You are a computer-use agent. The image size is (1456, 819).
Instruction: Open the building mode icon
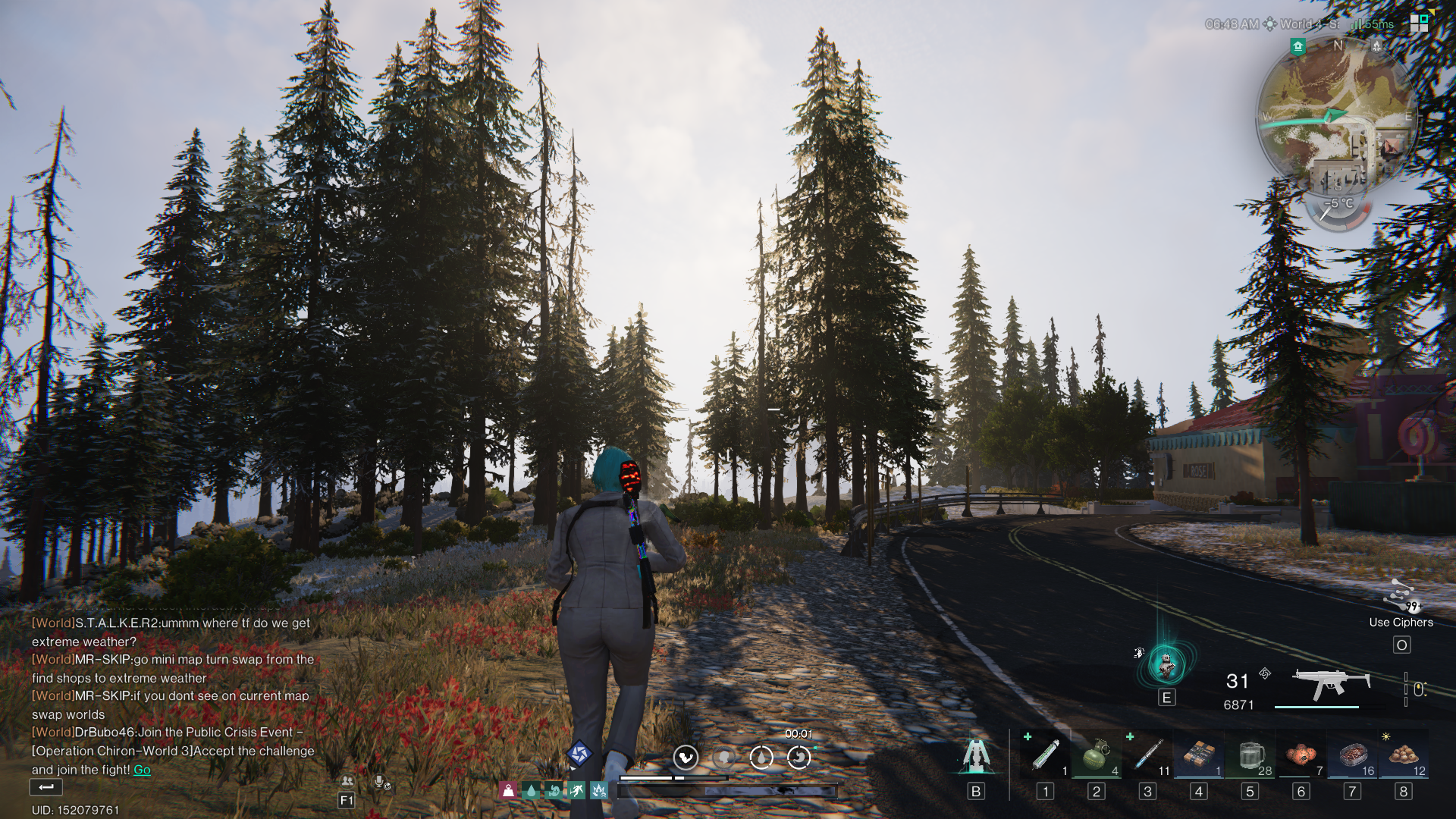coord(976,755)
